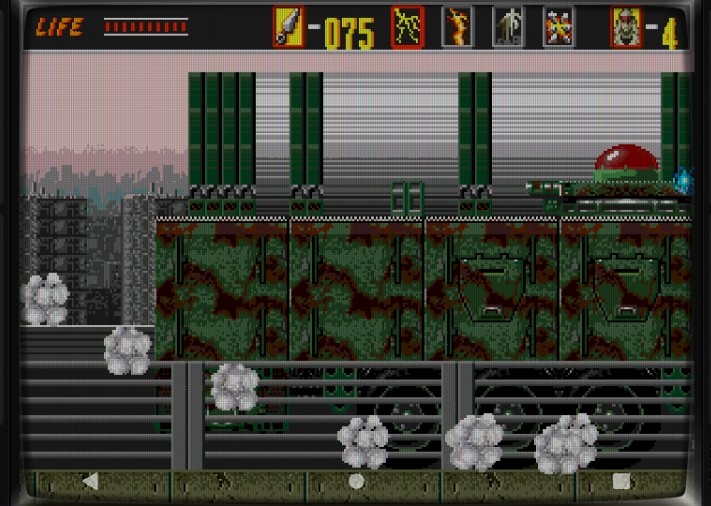
Task: Select the lightning ninjutsu icon
Action: click(x=407, y=27)
